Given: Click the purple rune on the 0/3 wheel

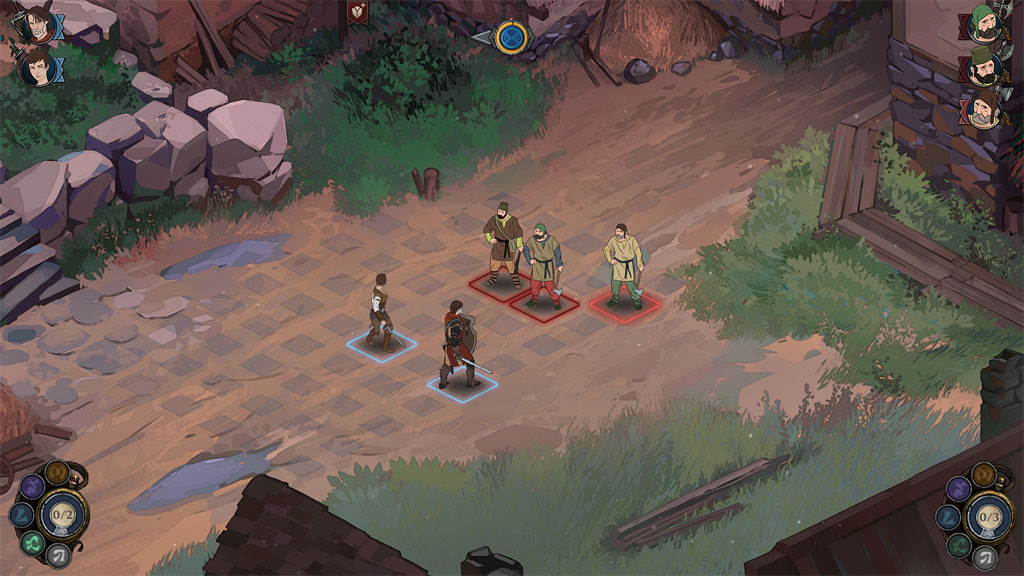Looking at the screenshot, I should (959, 487).
